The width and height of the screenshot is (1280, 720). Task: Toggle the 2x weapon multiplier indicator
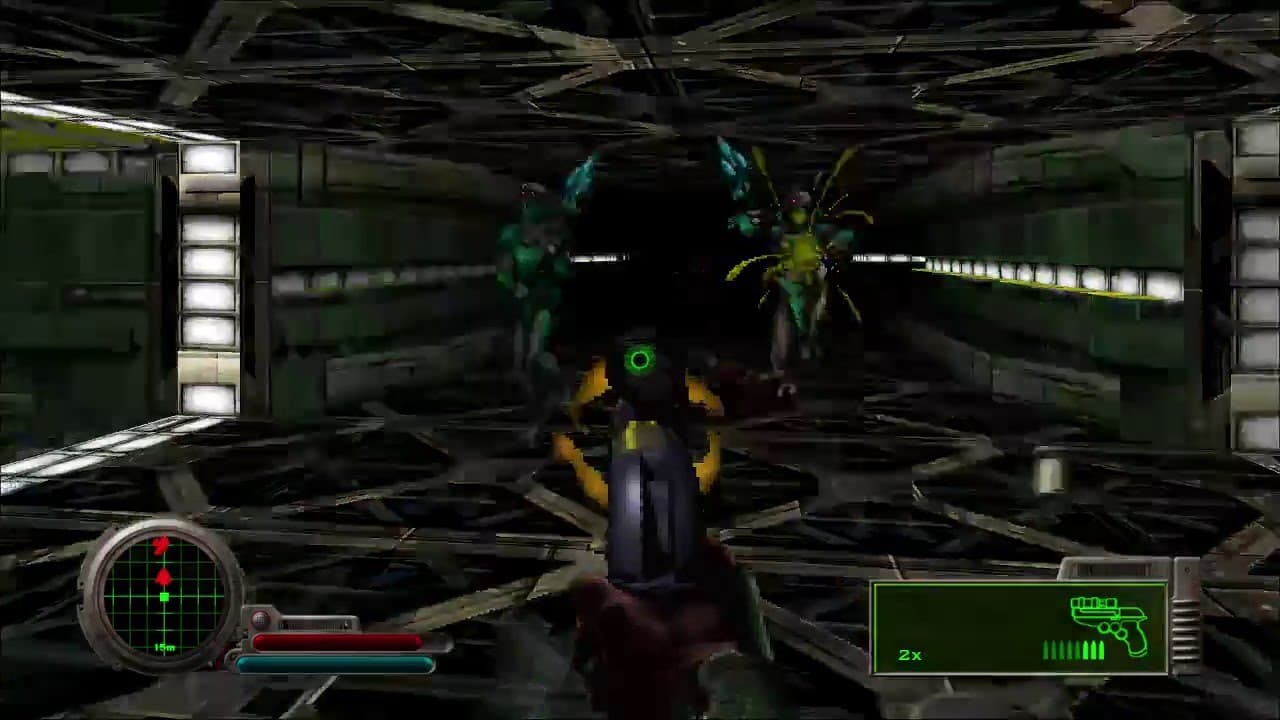click(911, 656)
